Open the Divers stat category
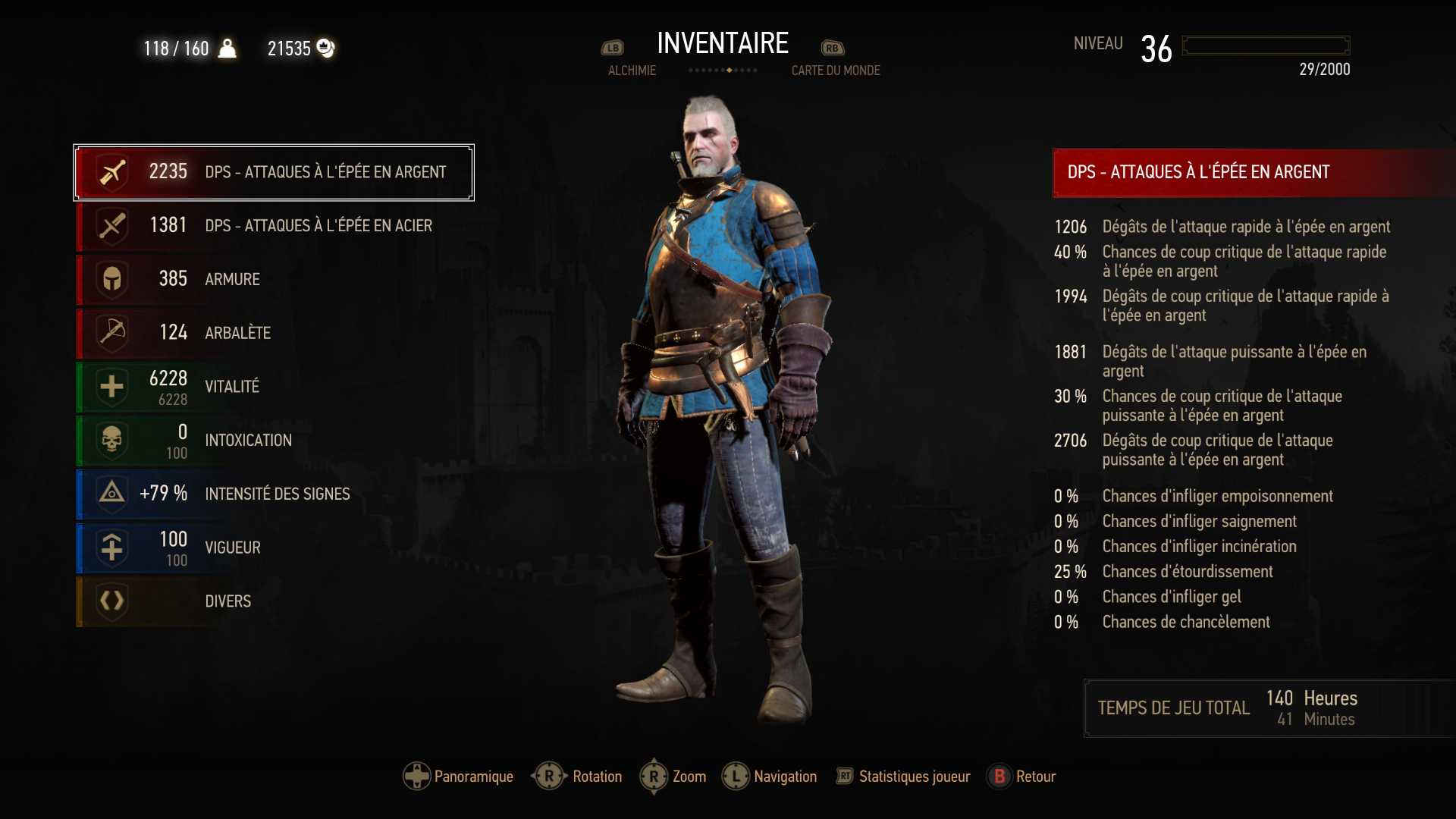Screen dimensions: 1456x819 (274, 601)
